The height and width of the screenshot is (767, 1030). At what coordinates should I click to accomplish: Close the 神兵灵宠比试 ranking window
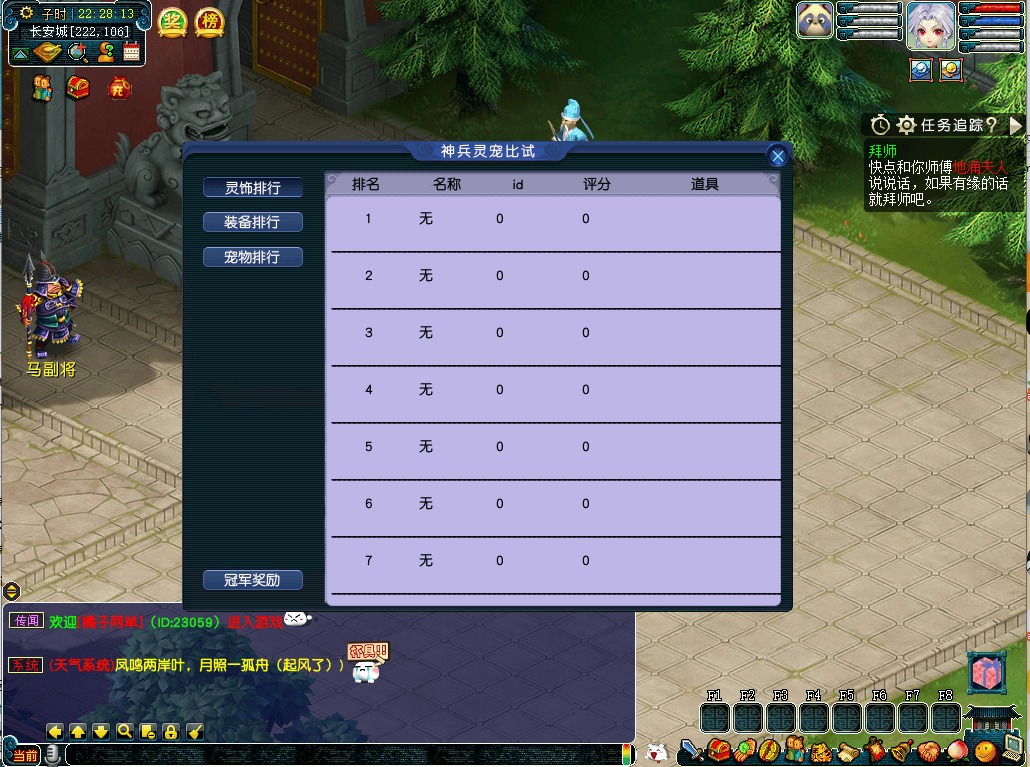(x=777, y=156)
